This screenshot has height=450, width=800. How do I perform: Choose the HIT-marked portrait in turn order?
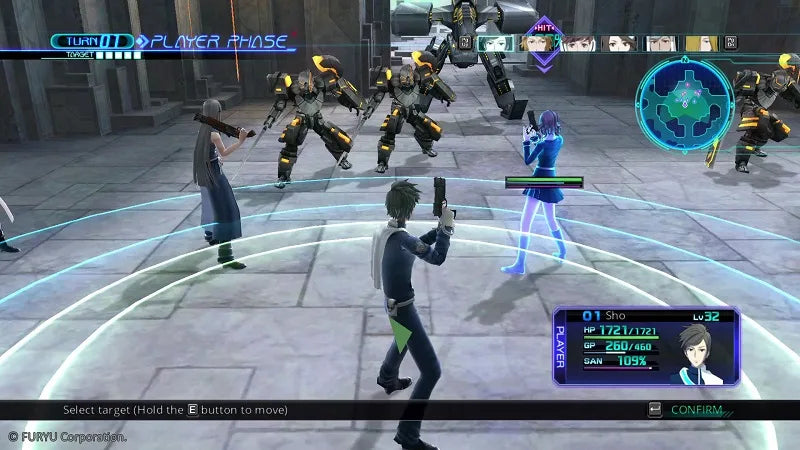(541, 44)
